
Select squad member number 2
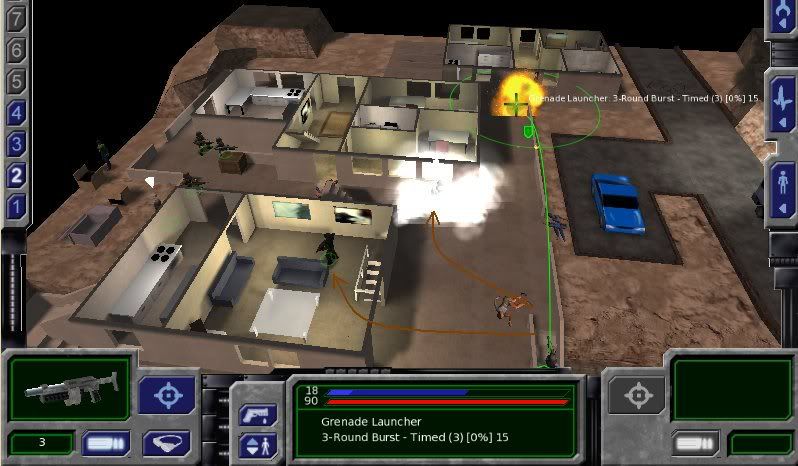pyautogui.click(x=15, y=176)
